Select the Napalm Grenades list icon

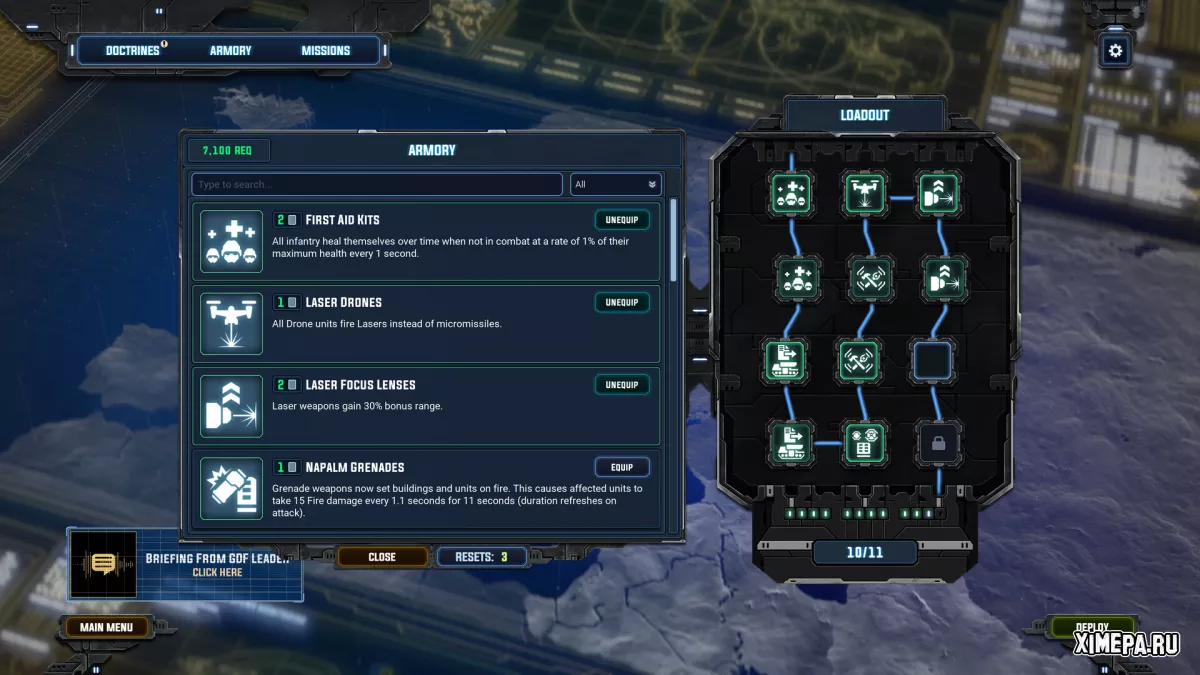231,489
